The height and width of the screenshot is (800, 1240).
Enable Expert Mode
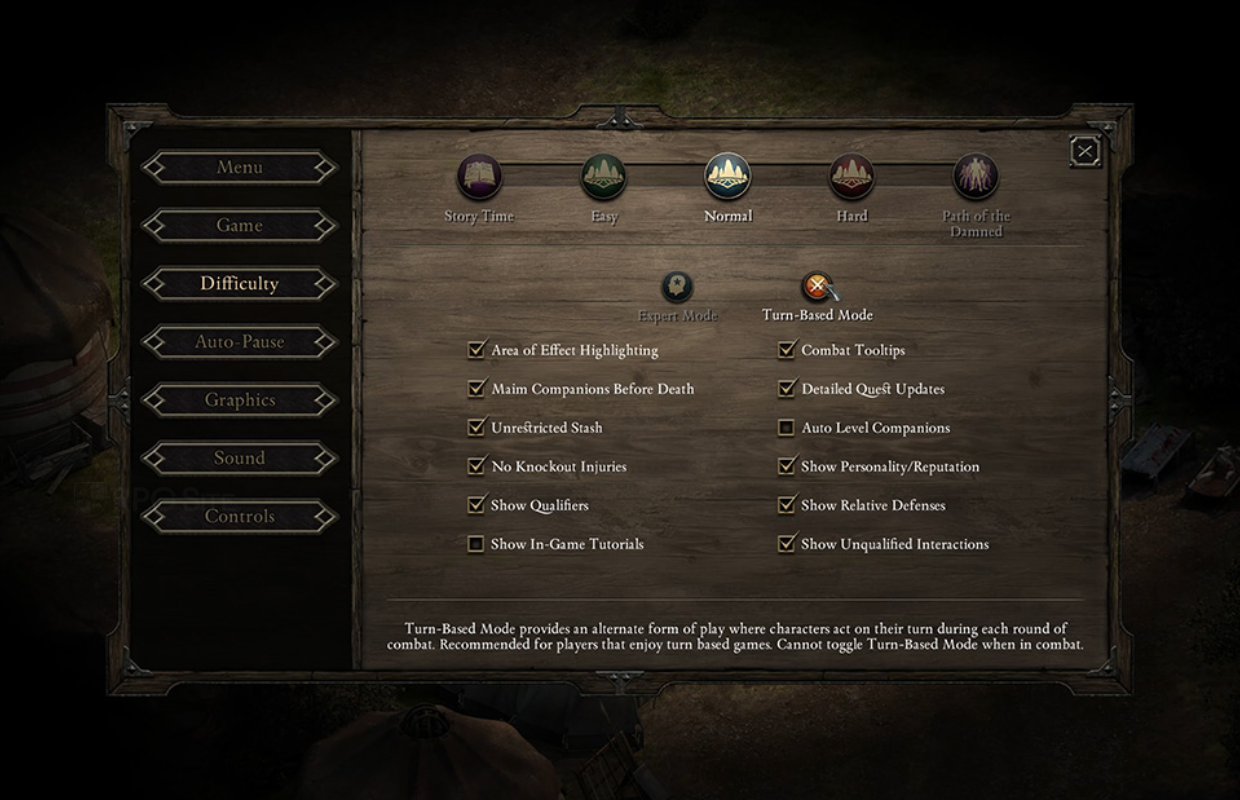tap(677, 288)
